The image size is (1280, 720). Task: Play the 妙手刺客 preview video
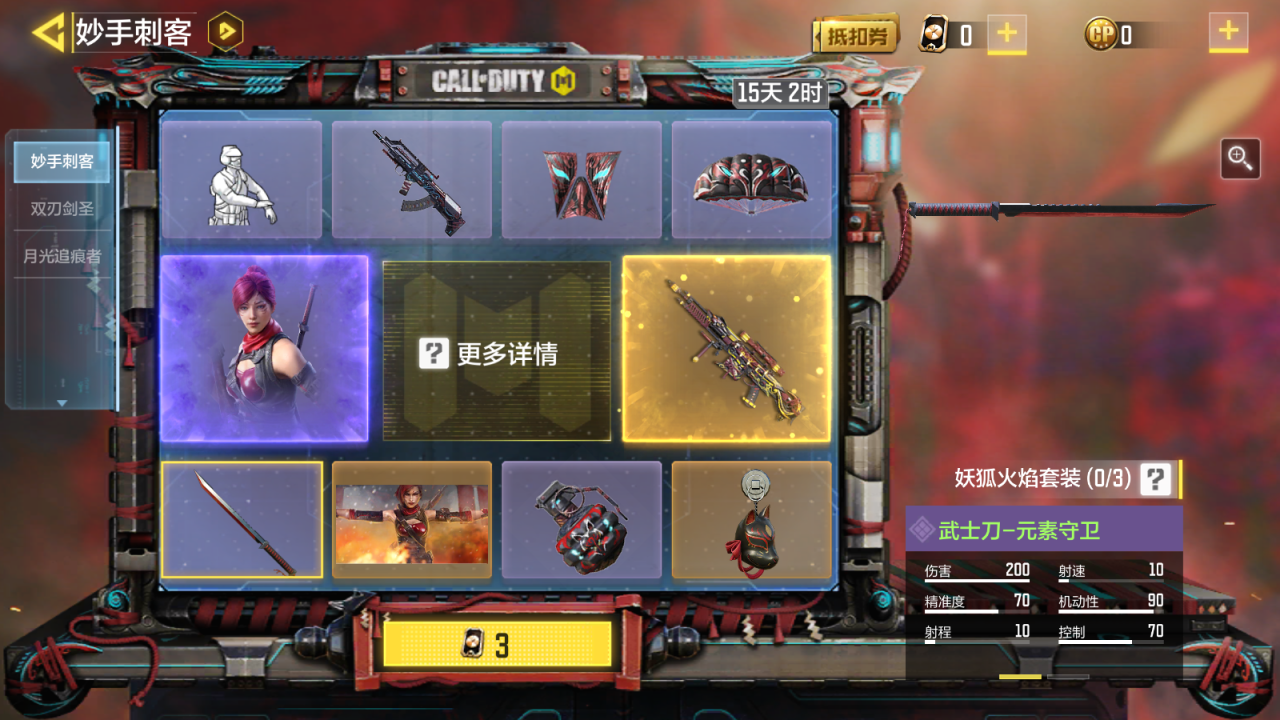[x=225, y=32]
